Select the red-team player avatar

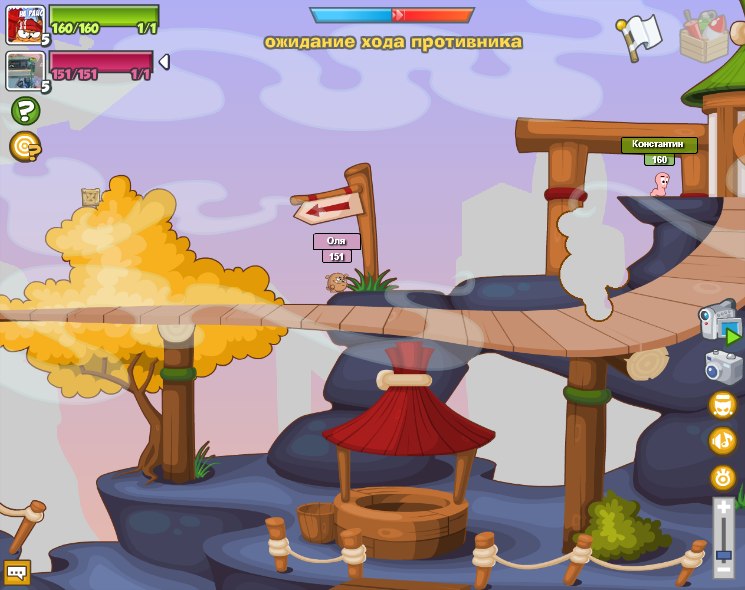(24, 24)
